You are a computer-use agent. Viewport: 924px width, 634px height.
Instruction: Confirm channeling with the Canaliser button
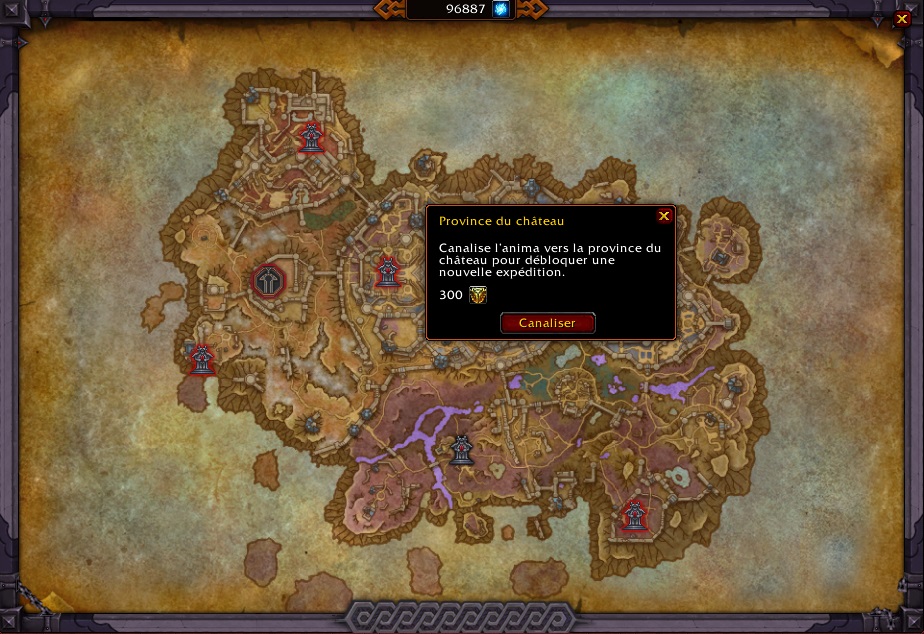tap(547, 323)
